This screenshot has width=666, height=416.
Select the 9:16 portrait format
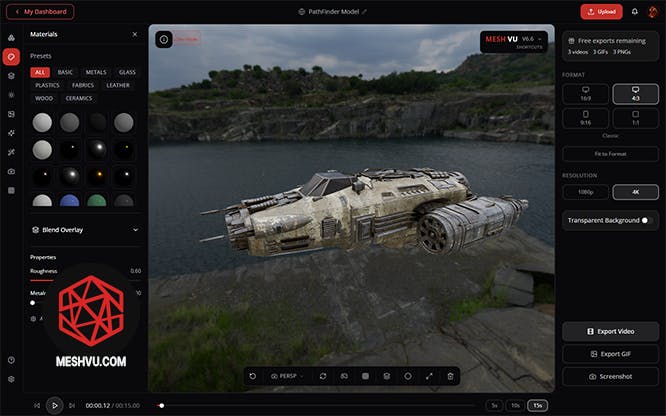[x=586, y=118]
